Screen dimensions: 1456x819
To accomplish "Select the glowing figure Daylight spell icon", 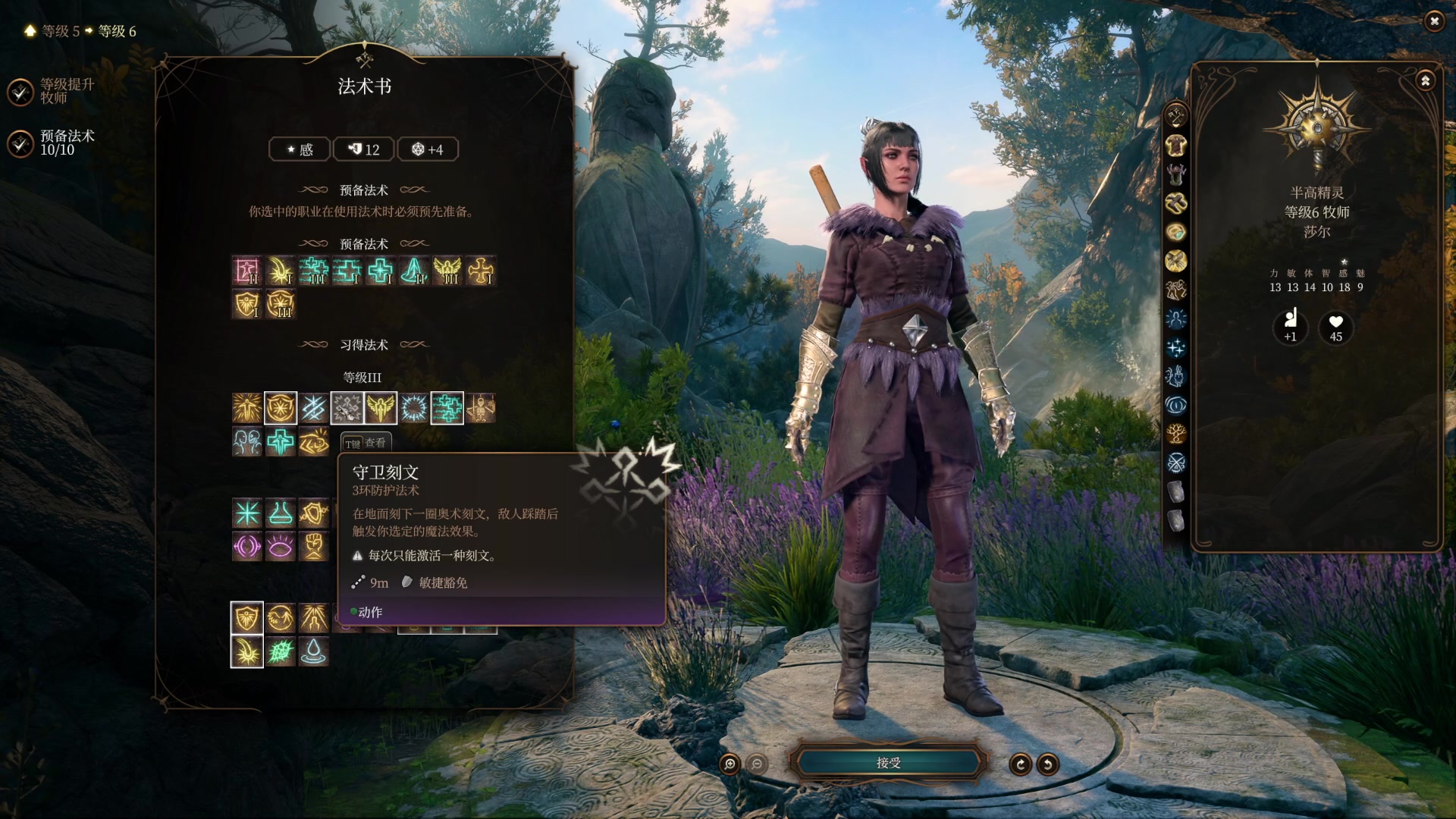I will click(247, 409).
